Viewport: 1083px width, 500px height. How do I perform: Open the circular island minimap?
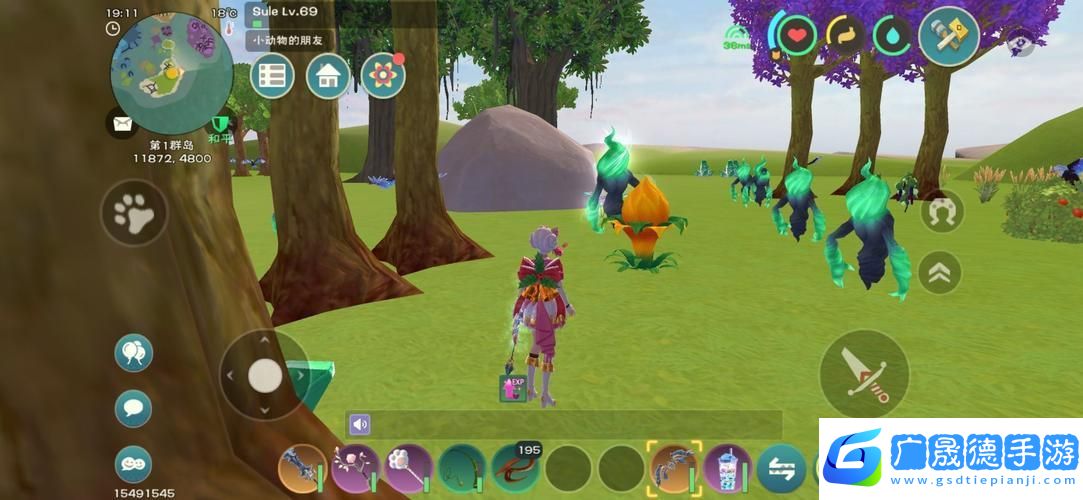[x=172, y=73]
